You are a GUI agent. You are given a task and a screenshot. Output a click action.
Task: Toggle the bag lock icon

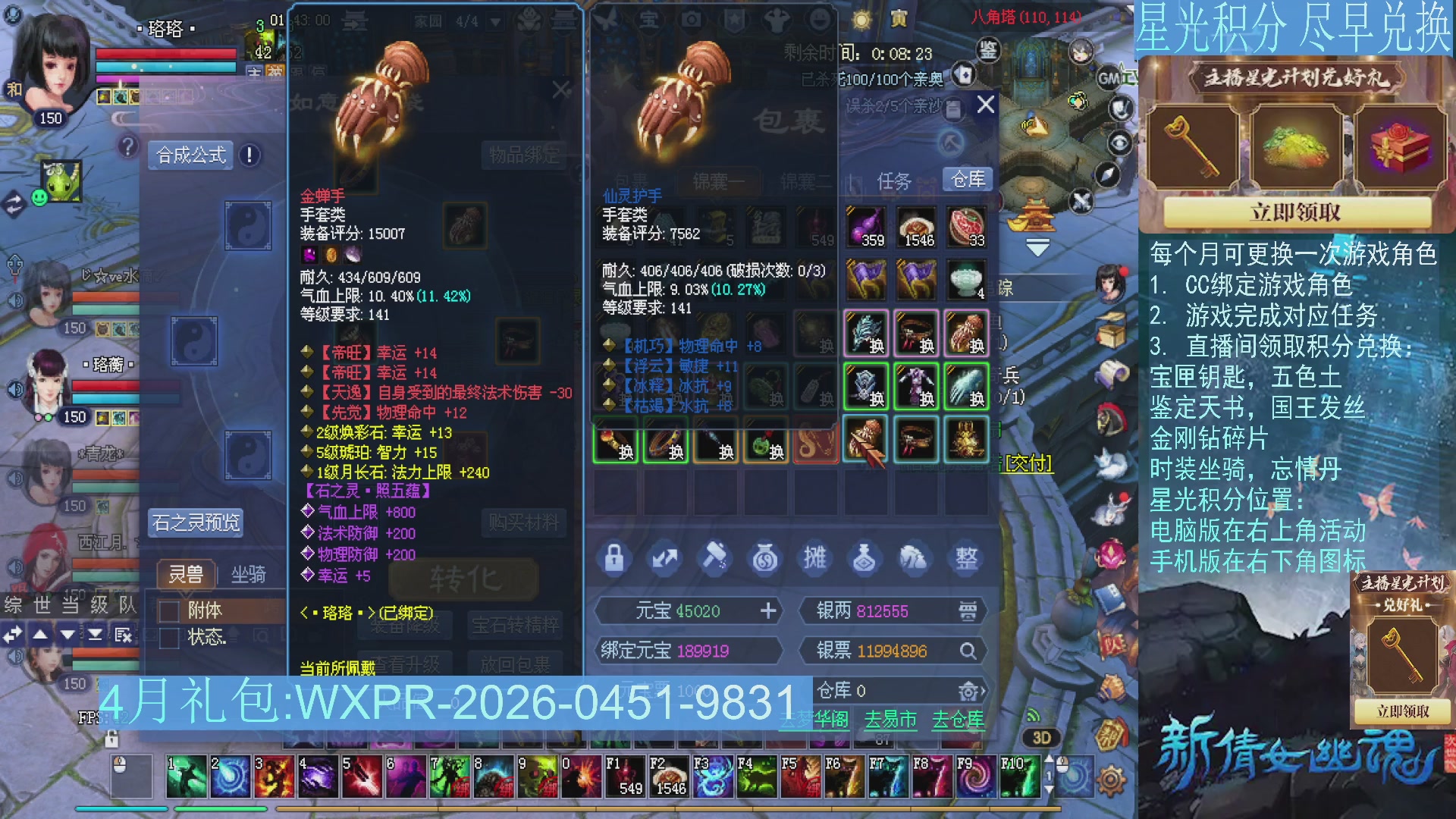[x=616, y=559]
